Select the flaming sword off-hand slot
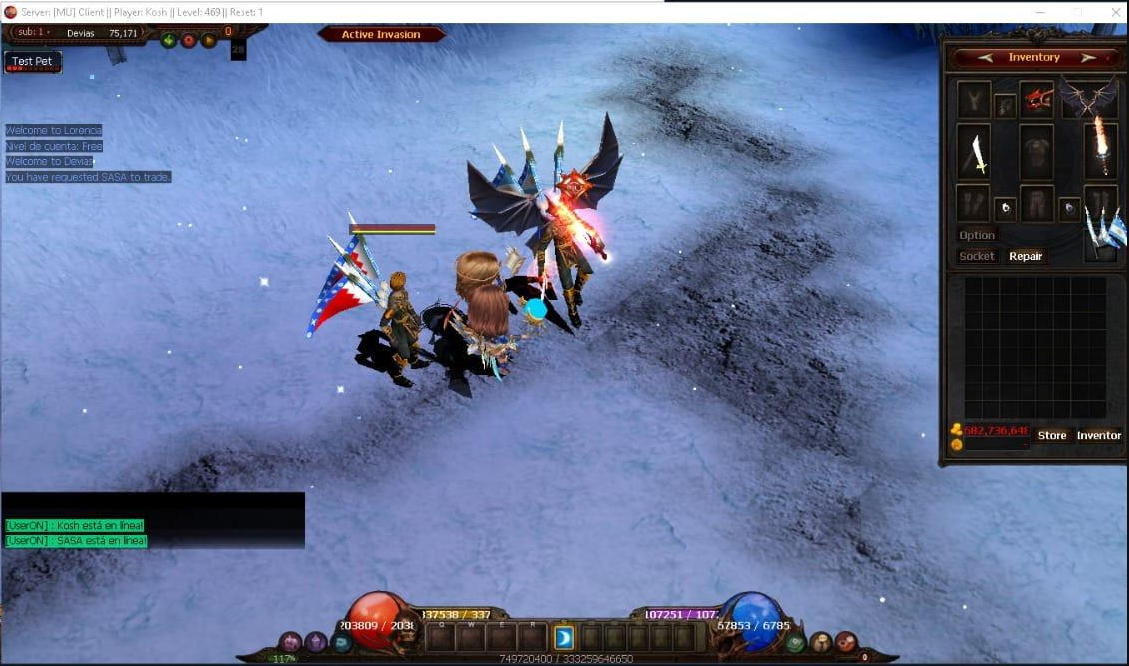 tap(1101, 150)
